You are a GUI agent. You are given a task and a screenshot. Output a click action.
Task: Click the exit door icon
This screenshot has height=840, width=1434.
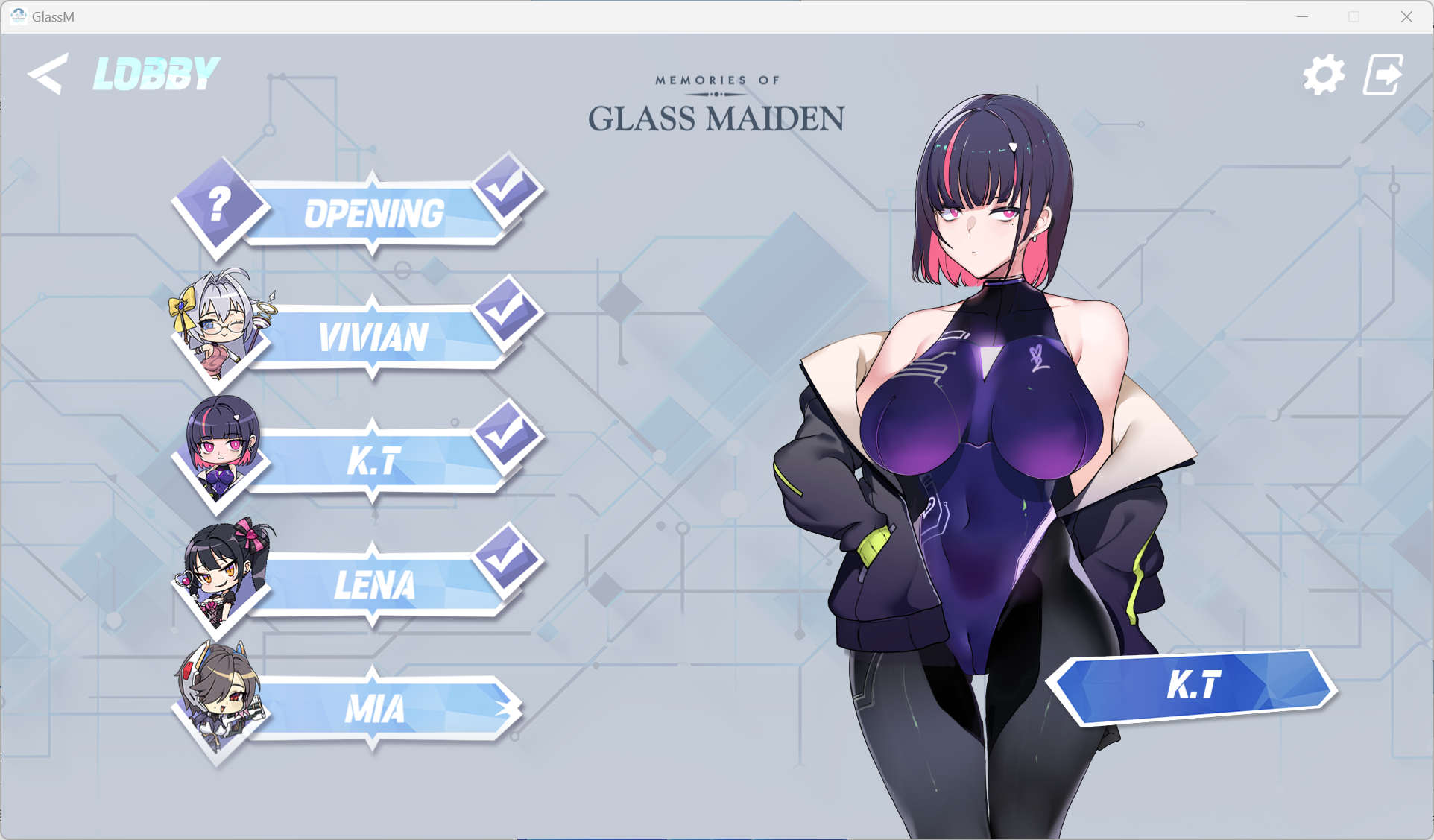coord(1383,75)
